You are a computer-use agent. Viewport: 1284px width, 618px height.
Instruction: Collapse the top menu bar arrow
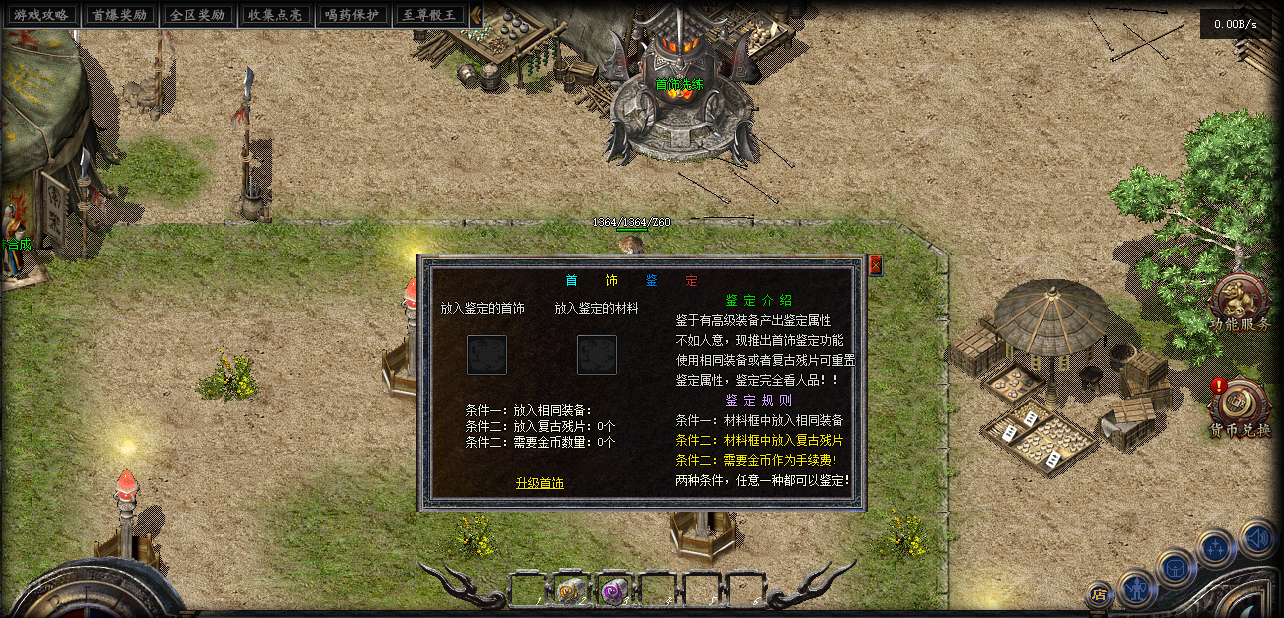coord(476,15)
